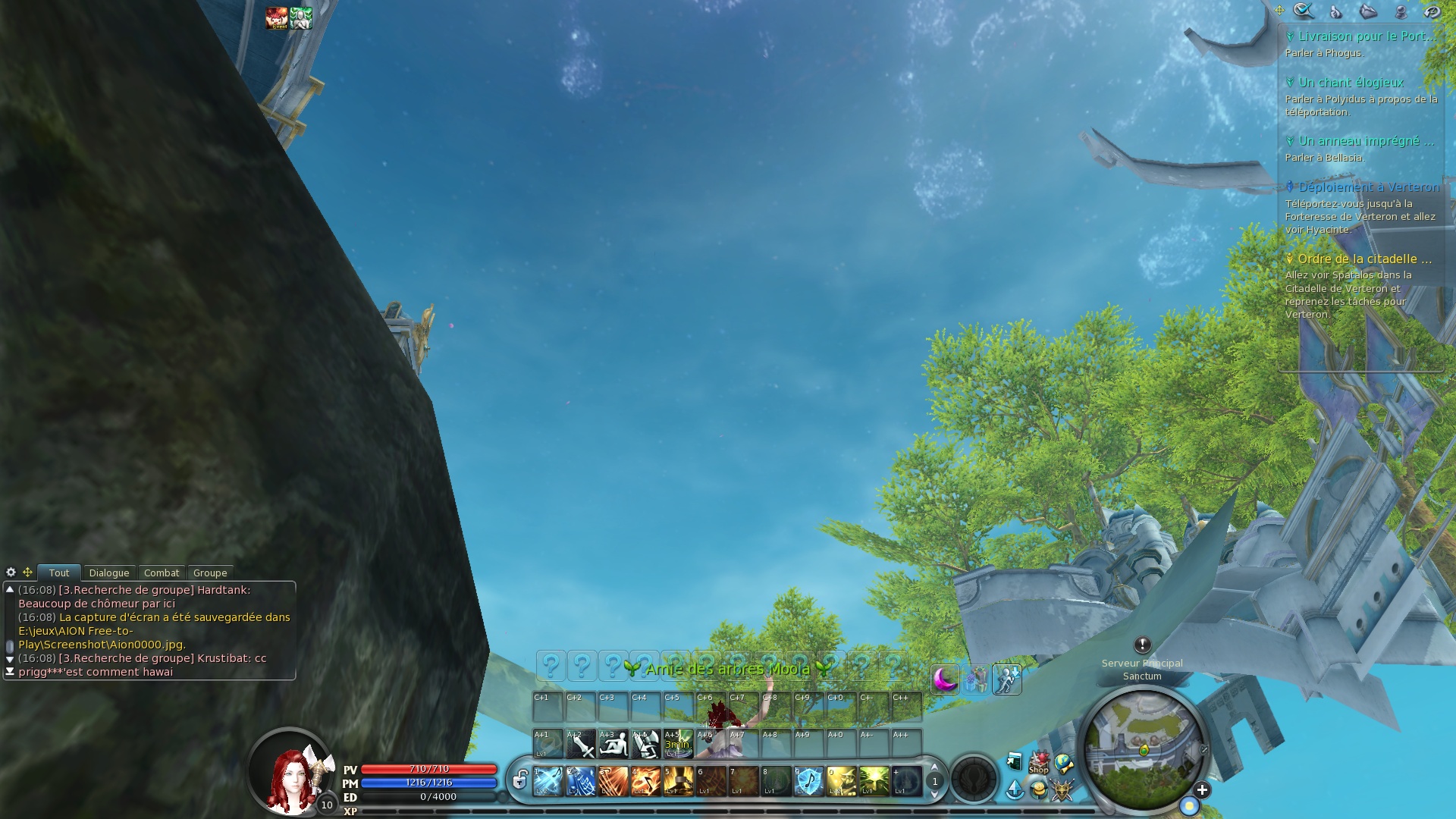The height and width of the screenshot is (819, 1456).
Task: Click the thumbs-up icon in the quest tracker toolbar
Action: [1335, 11]
